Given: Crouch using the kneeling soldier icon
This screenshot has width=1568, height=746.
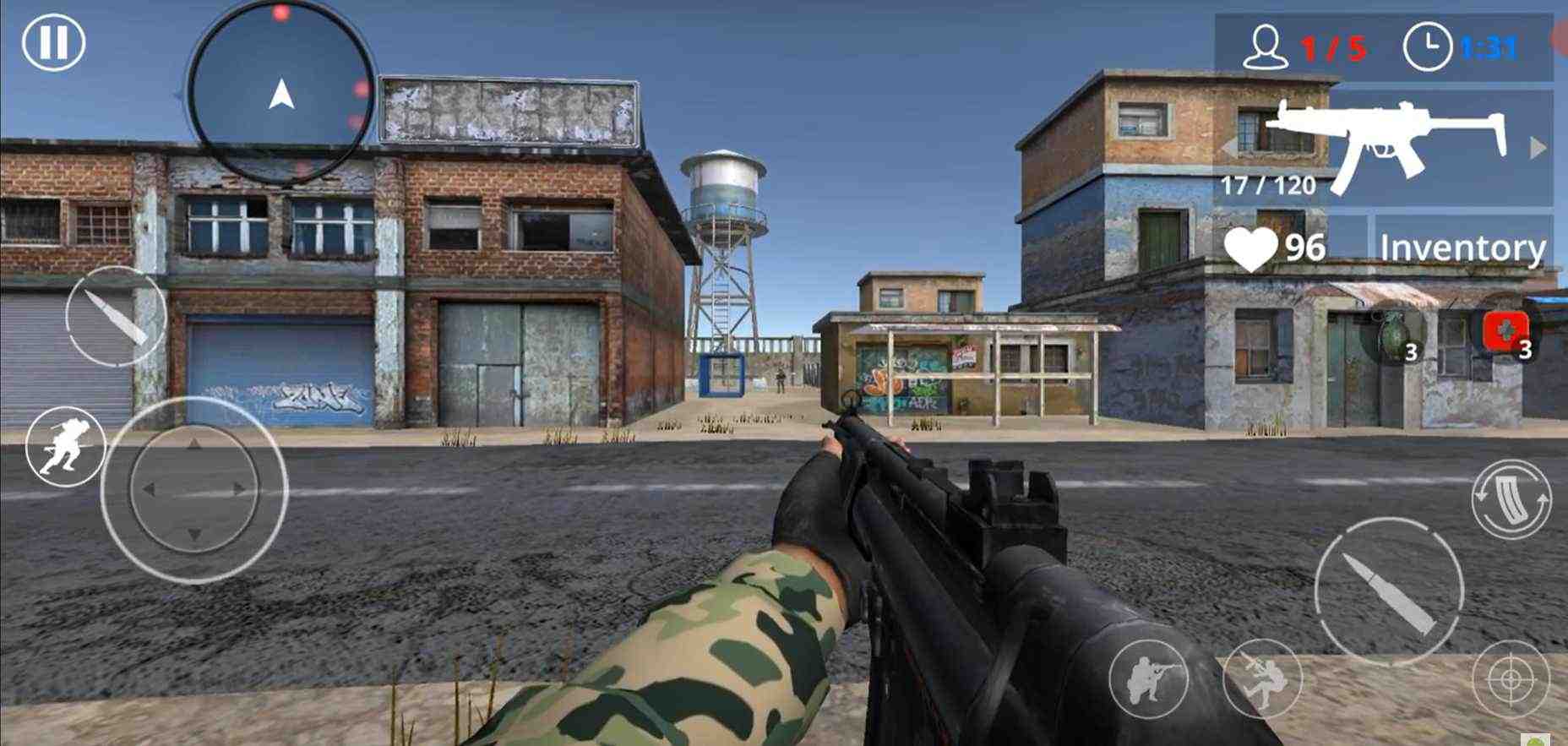Looking at the screenshot, I should coord(1147,678).
